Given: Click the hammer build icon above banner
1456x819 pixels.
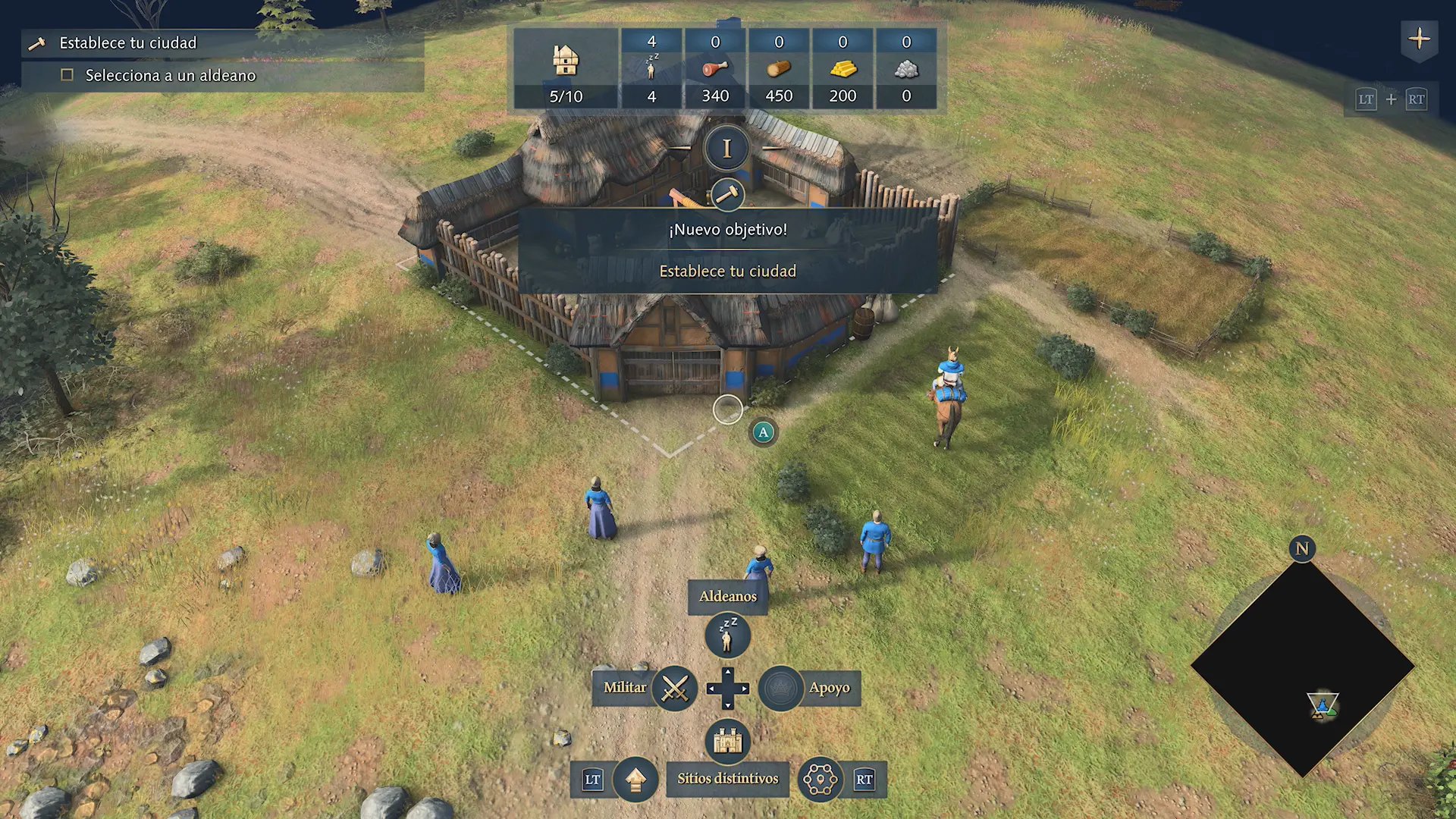Looking at the screenshot, I should 727,195.
